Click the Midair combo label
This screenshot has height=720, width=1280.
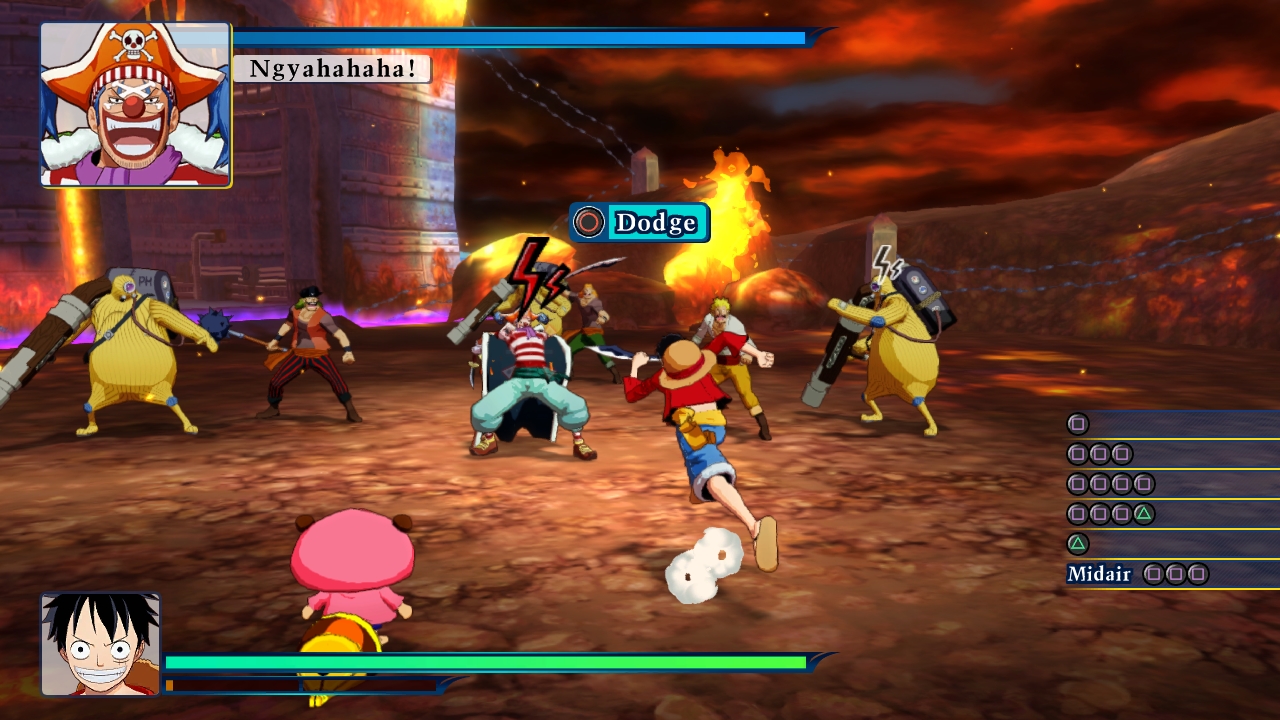pyautogui.click(x=1098, y=574)
